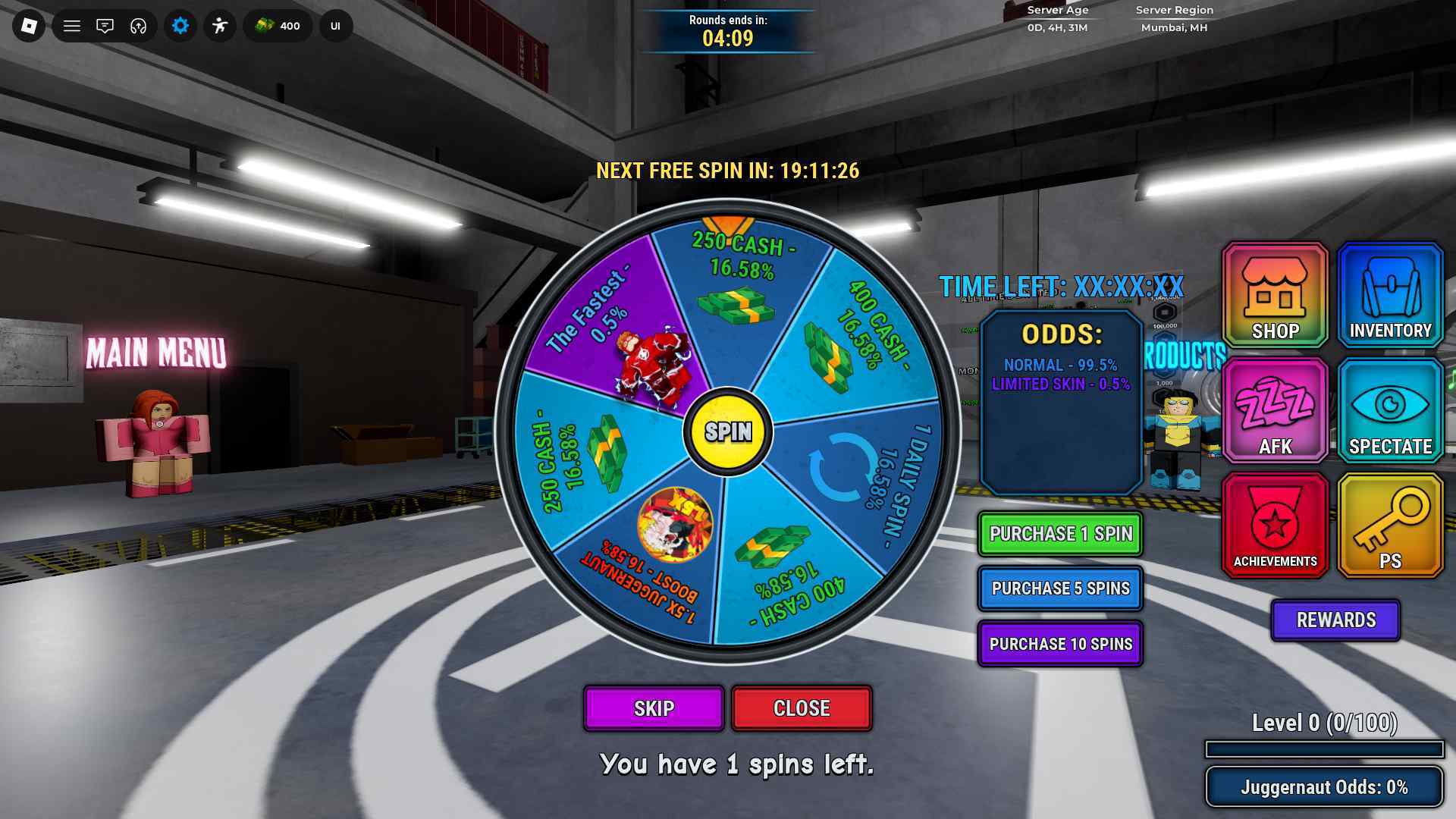Enter AFK mode
Viewport: 1456px width, 819px height.
pyautogui.click(x=1275, y=411)
